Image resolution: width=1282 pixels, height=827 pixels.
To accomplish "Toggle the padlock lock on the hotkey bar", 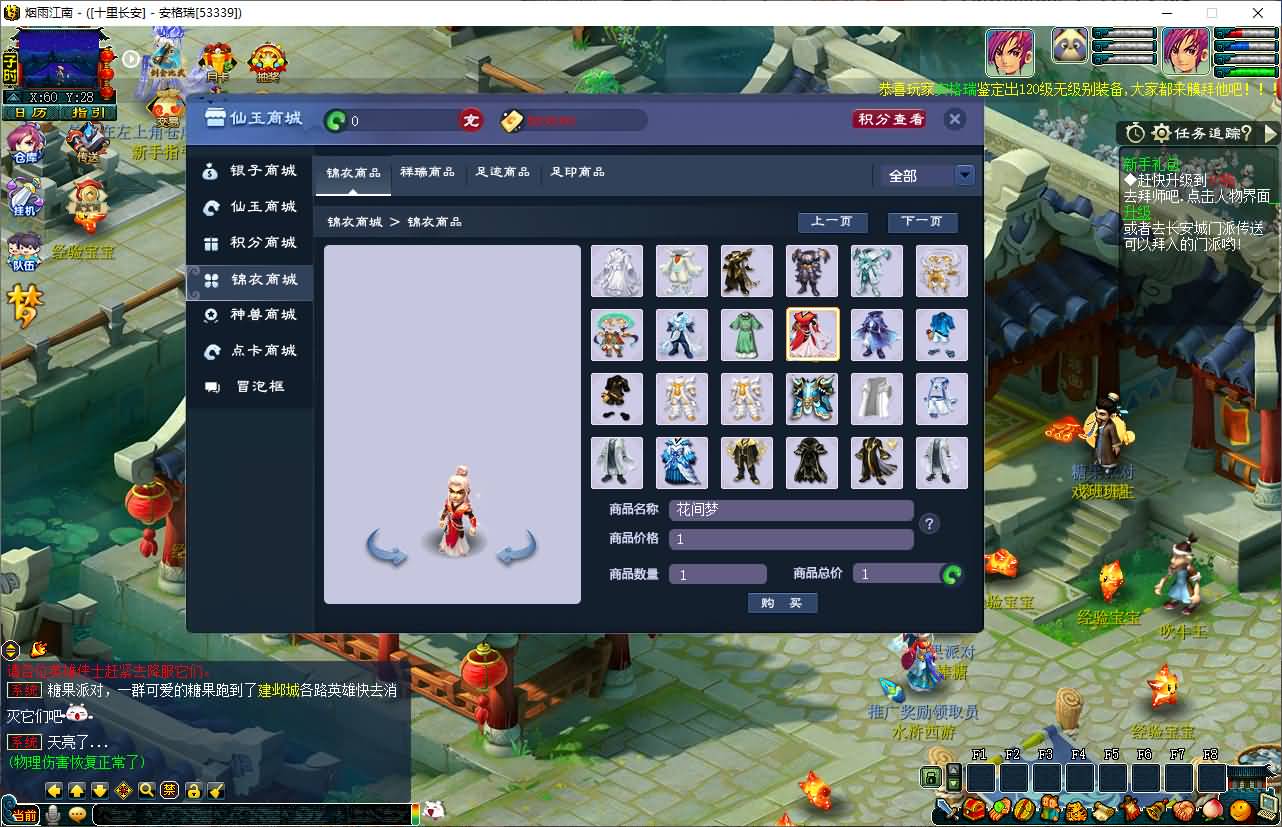I will point(931,777).
